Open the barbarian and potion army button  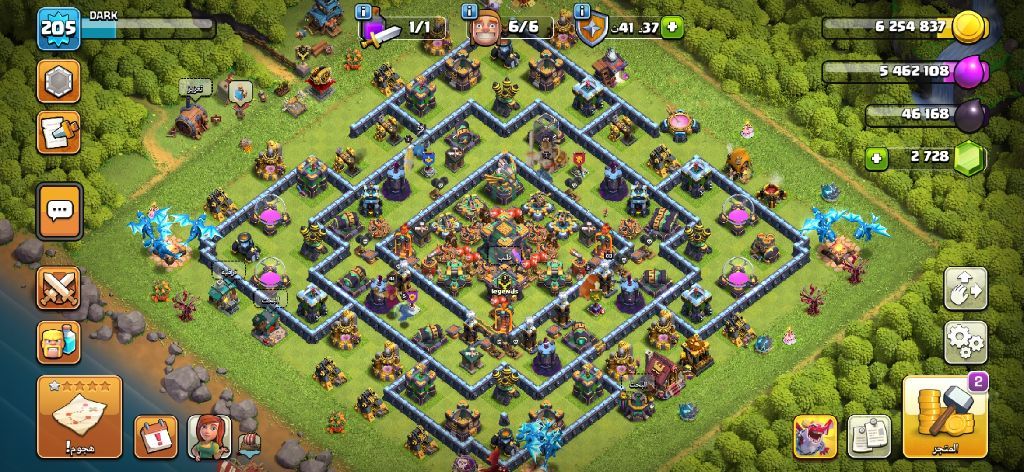(59, 342)
